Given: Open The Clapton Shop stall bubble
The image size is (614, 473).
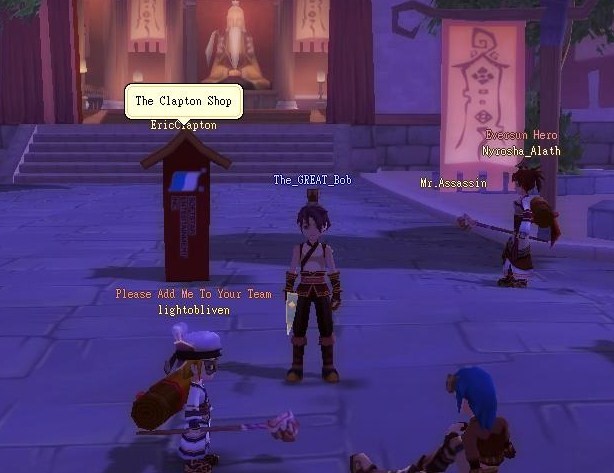Looking at the screenshot, I should click(183, 101).
